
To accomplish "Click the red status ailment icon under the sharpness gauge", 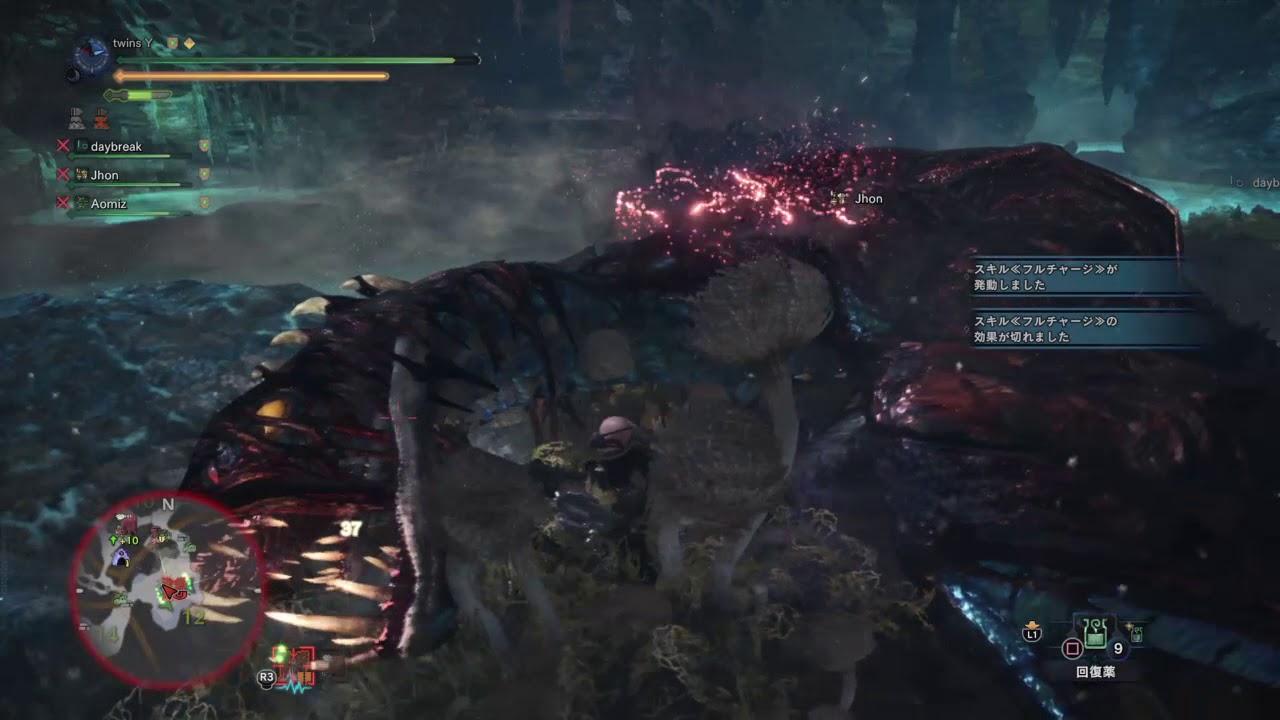I will [101, 121].
